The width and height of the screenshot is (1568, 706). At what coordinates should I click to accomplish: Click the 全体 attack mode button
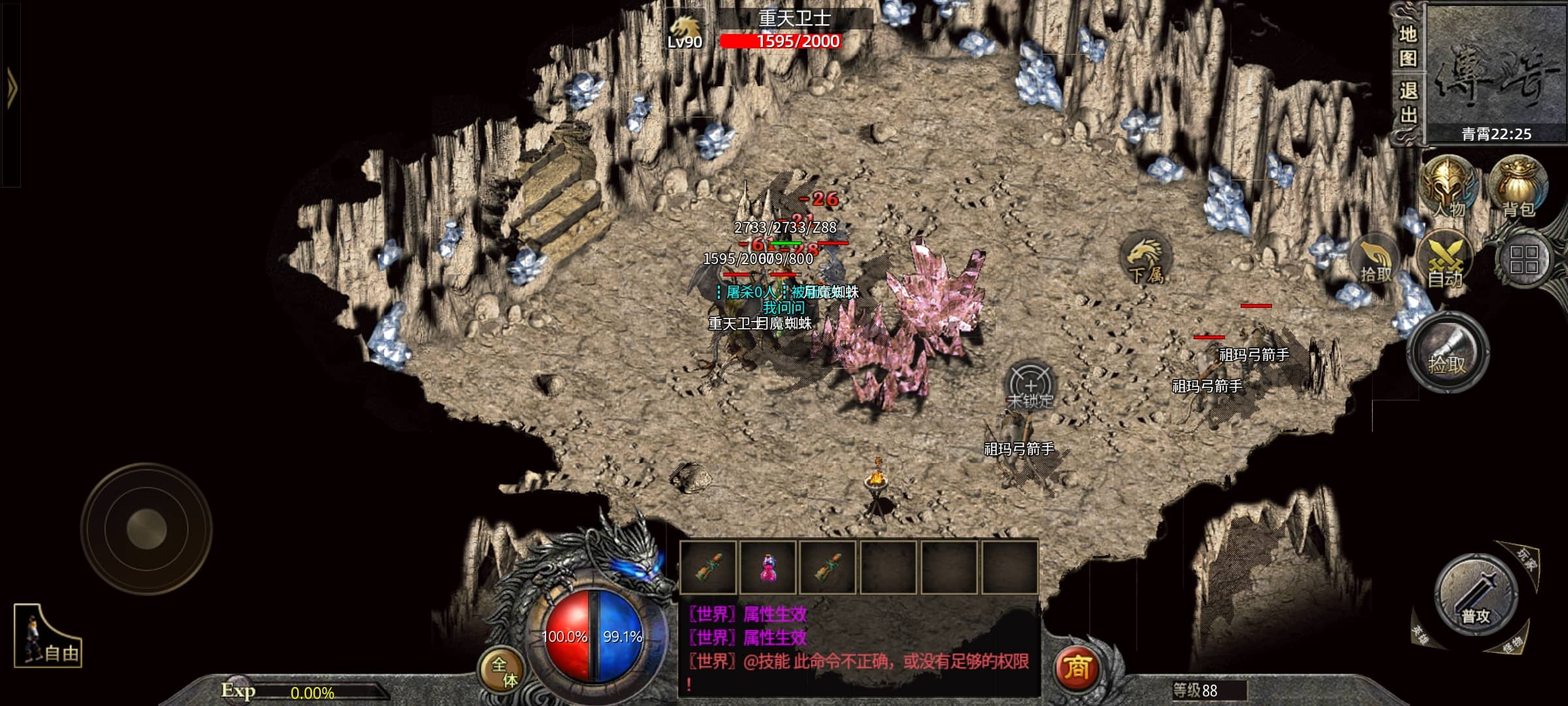(504, 671)
